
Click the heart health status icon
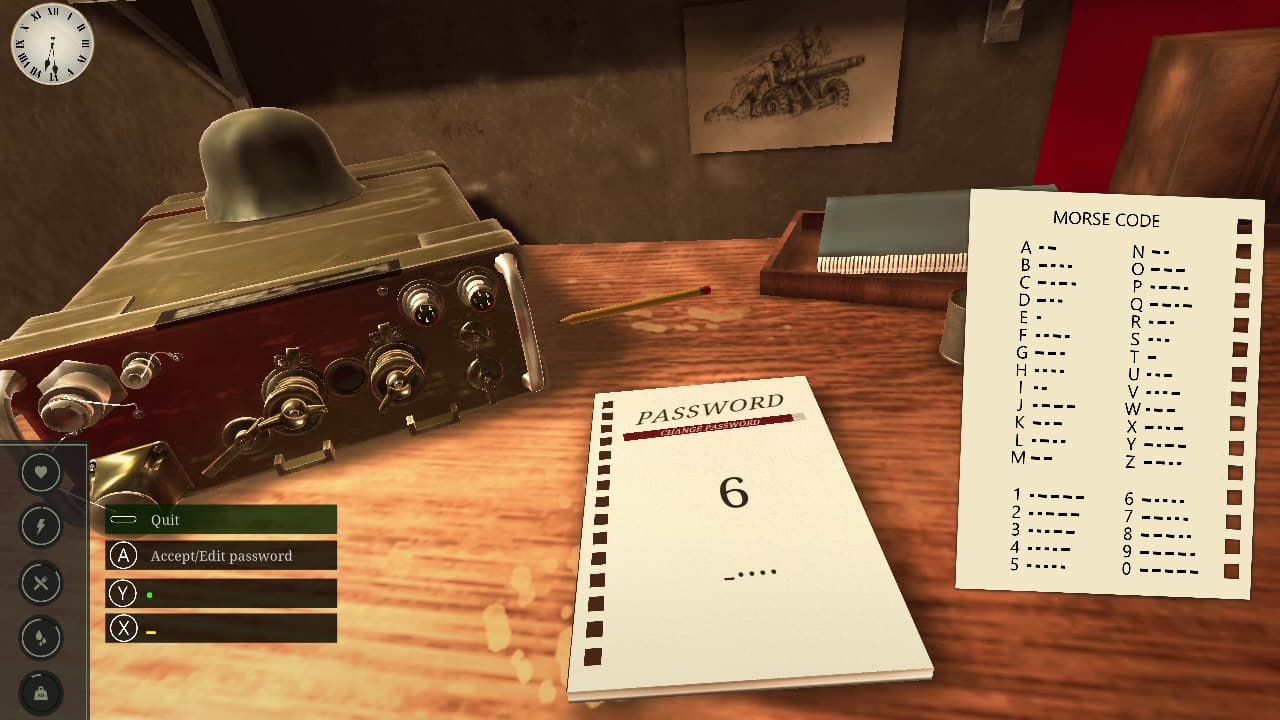[41, 471]
